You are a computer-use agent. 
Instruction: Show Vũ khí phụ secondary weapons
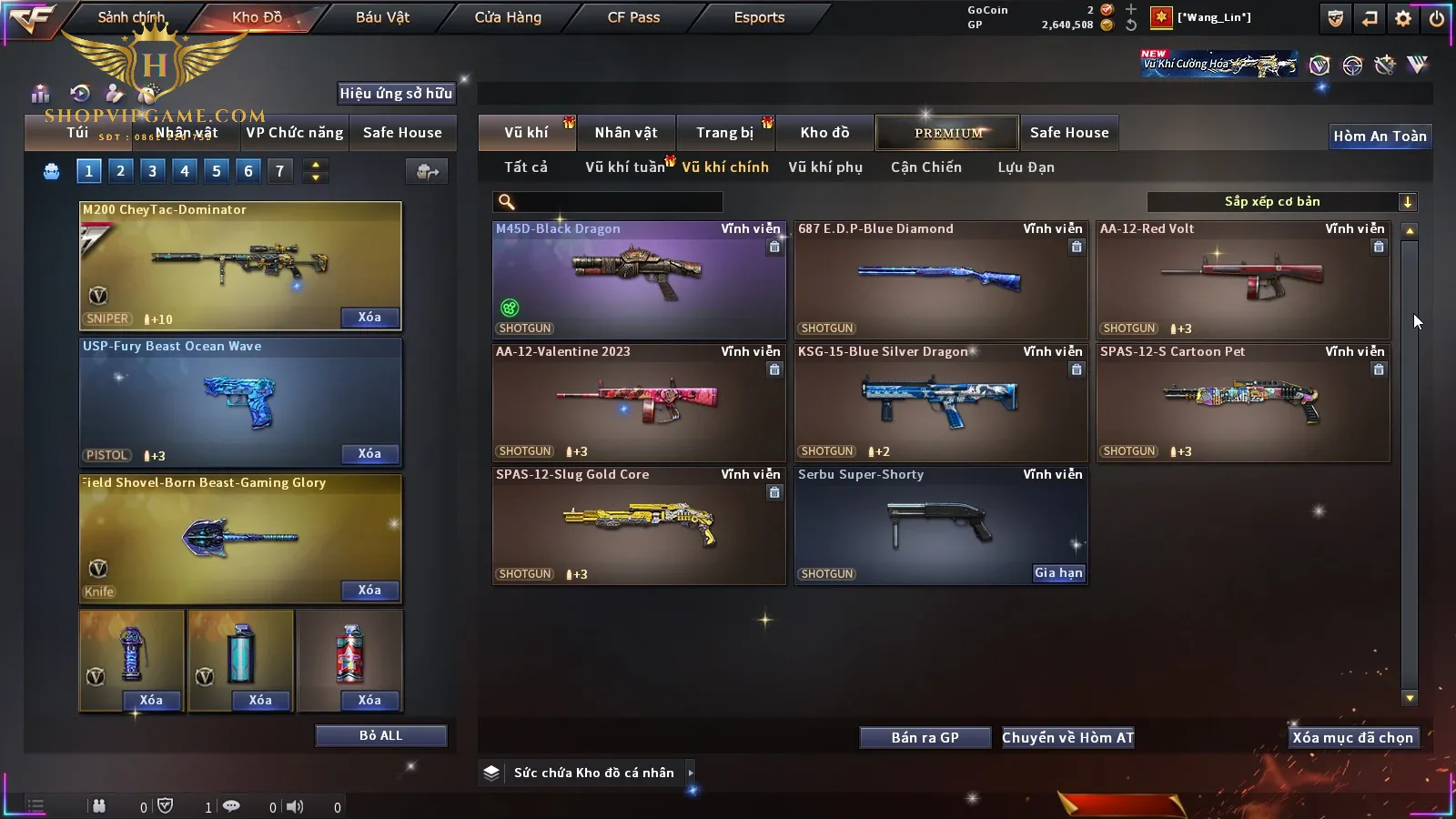click(x=824, y=167)
